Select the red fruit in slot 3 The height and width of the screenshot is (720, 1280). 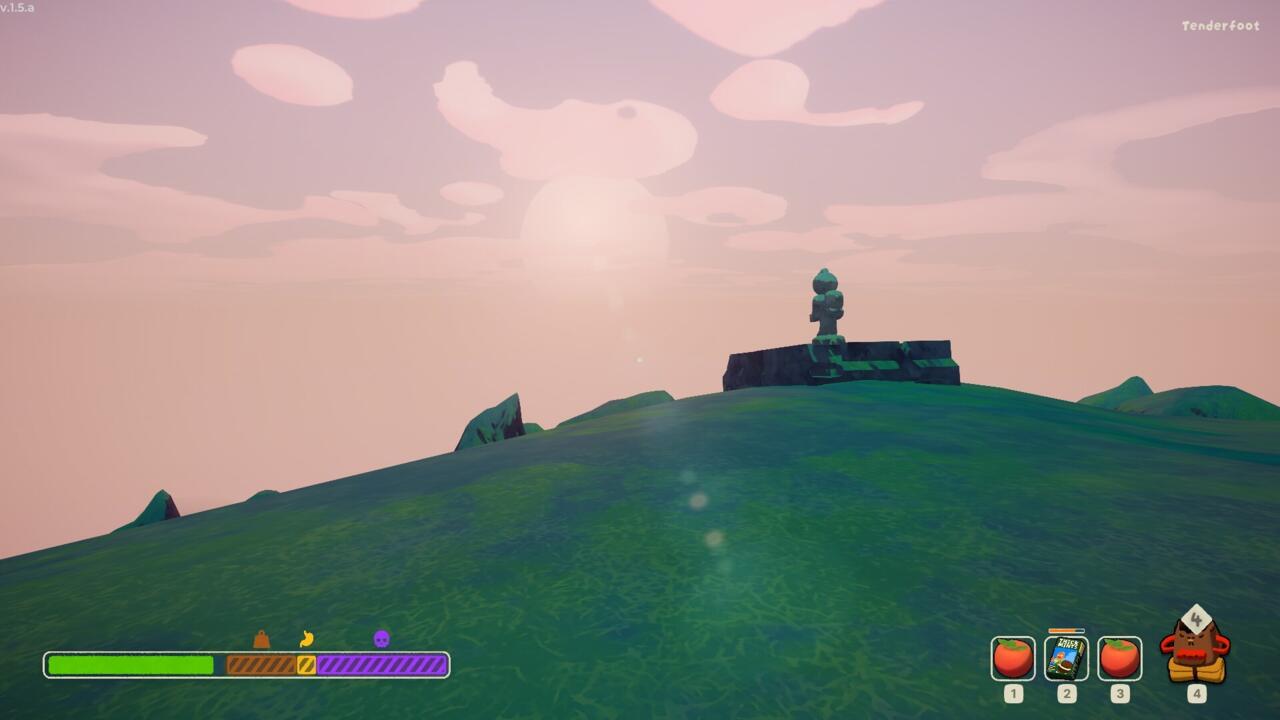(1119, 658)
